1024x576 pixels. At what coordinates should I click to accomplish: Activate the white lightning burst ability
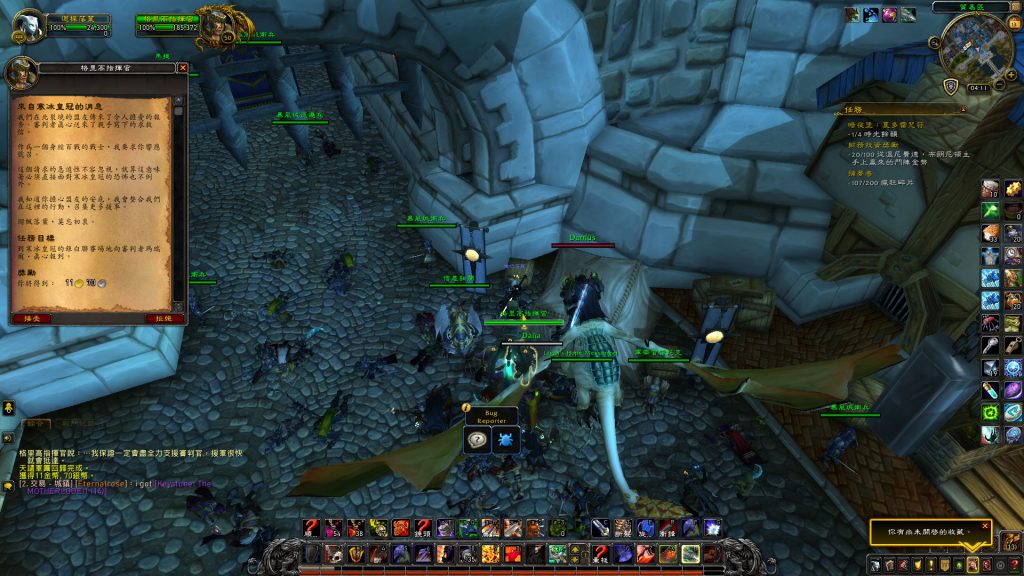pos(712,528)
